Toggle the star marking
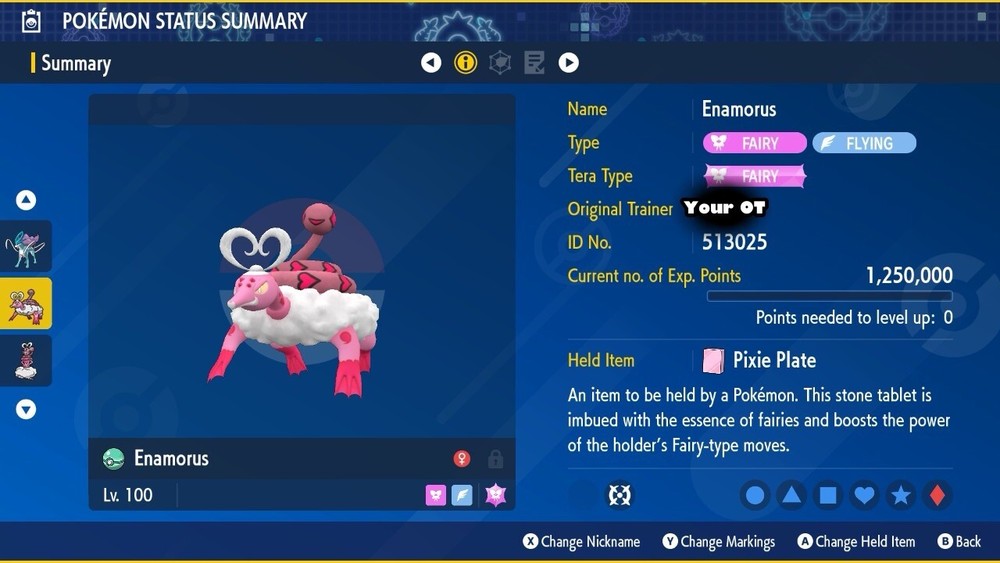Image resolution: width=1000 pixels, height=563 pixels. click(x=901, y=495)
